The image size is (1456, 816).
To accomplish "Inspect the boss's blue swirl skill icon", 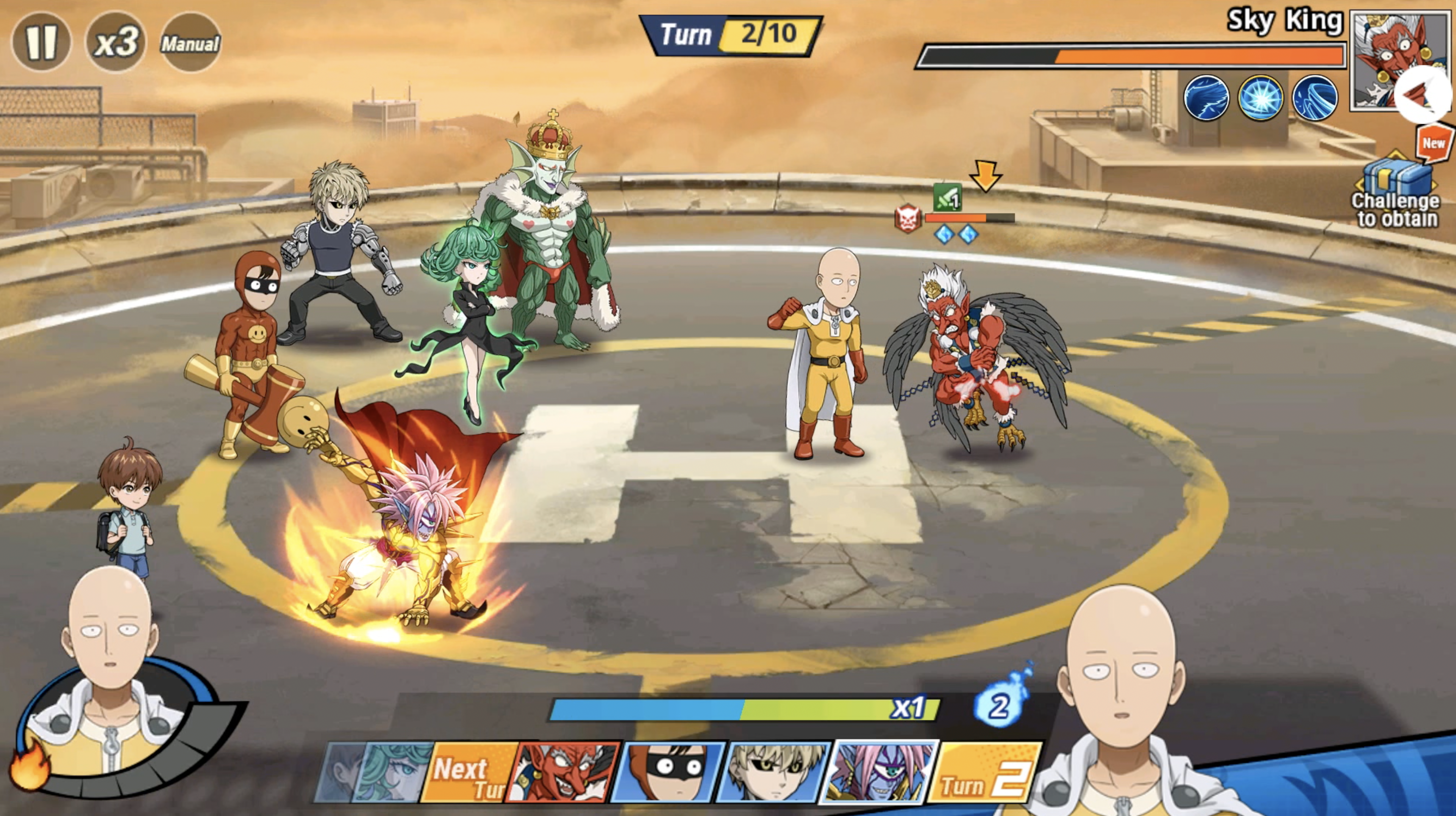I will pos(1315,98).
